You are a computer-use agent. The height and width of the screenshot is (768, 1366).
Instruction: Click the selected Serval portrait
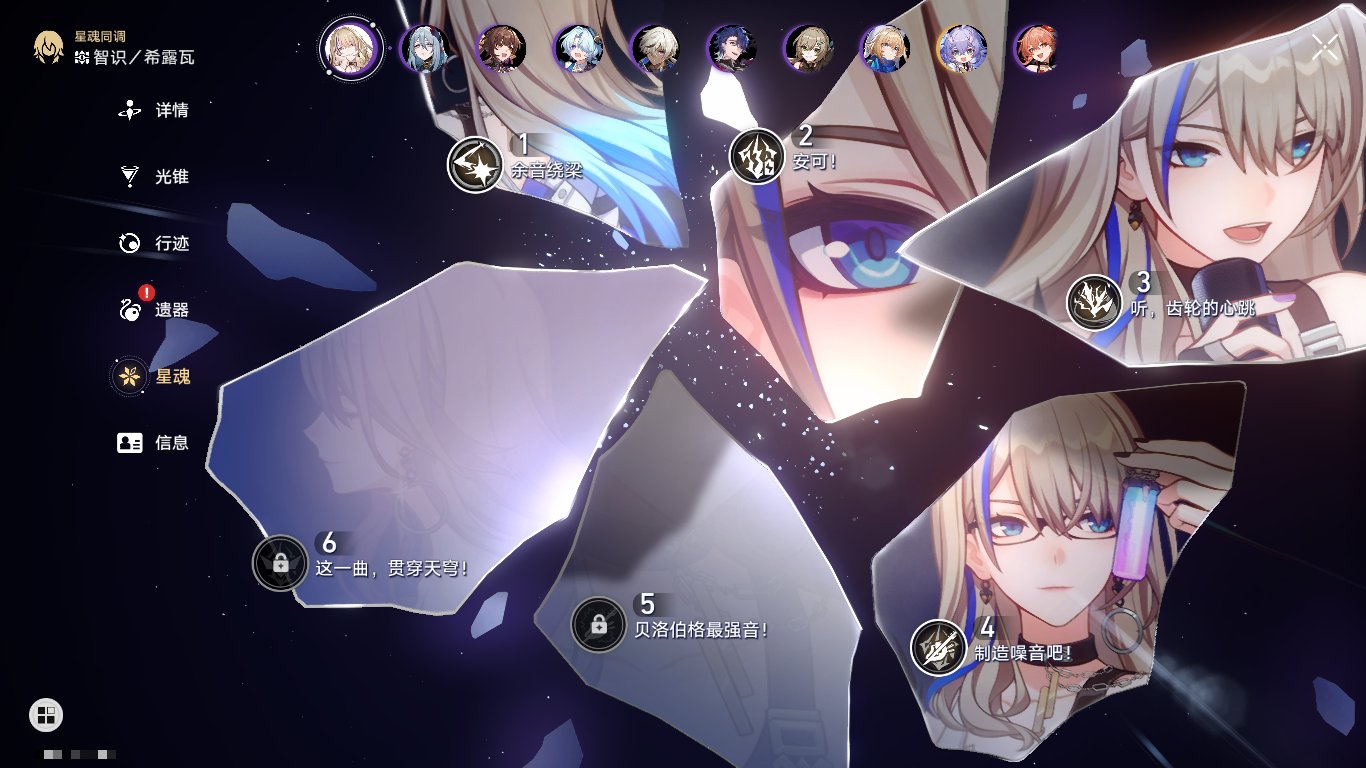(351, 48)
